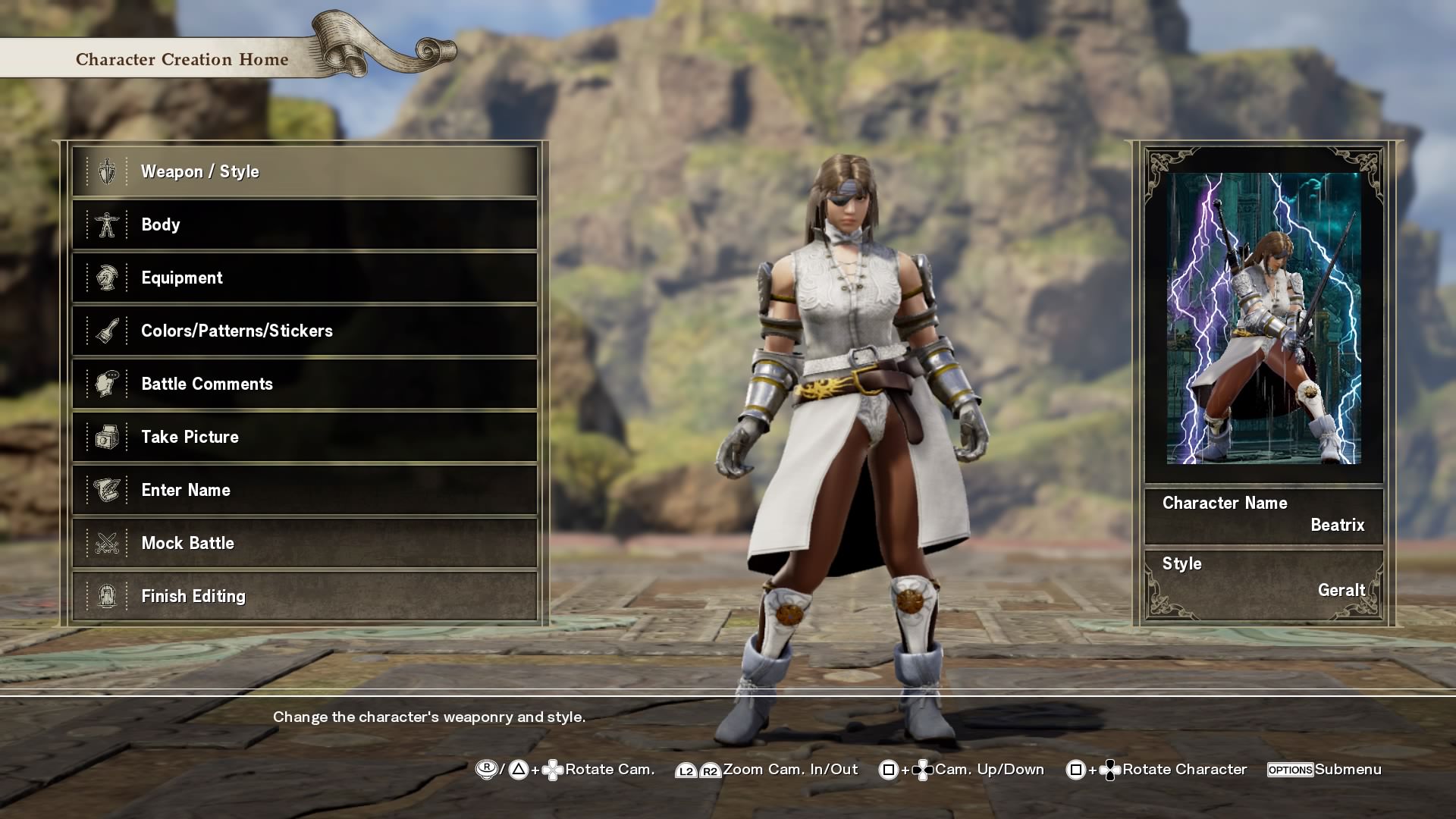Click the Beatrix character portrait thumbnail

click(x=1263, y=318)
